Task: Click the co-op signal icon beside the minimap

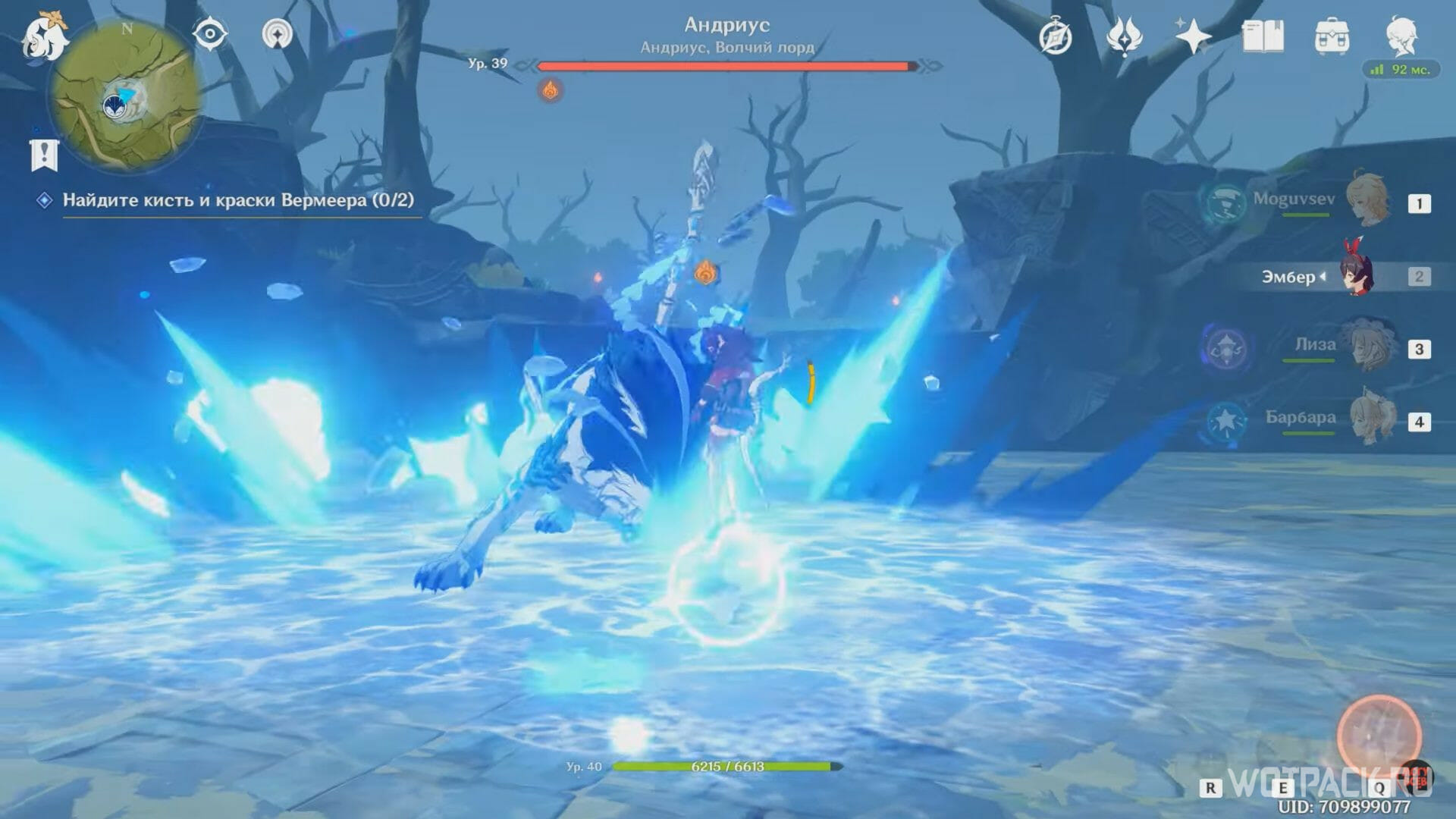Action: [x=278, y=34]
